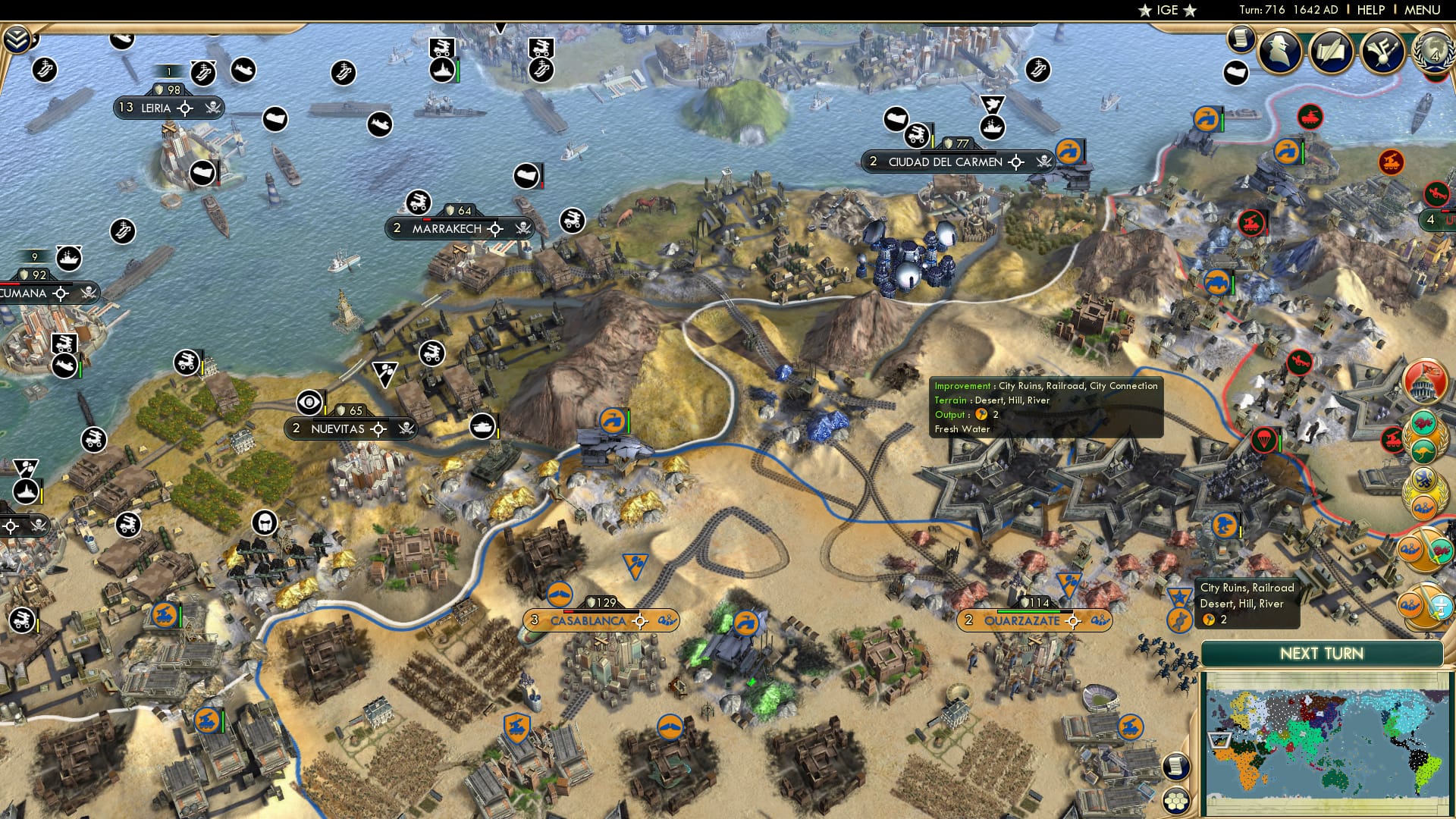
Task: Open the Espionage overview spy icon
Action: pyautogui.click(x=1279, y=52)
